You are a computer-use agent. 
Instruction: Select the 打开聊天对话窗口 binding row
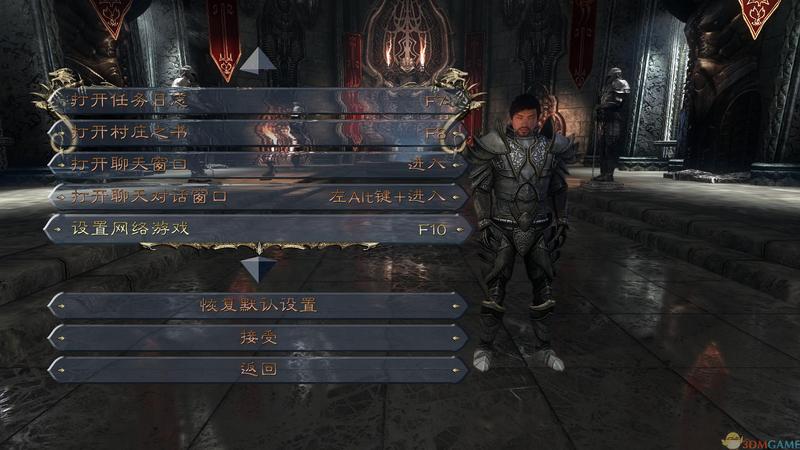tap(258, 196)
